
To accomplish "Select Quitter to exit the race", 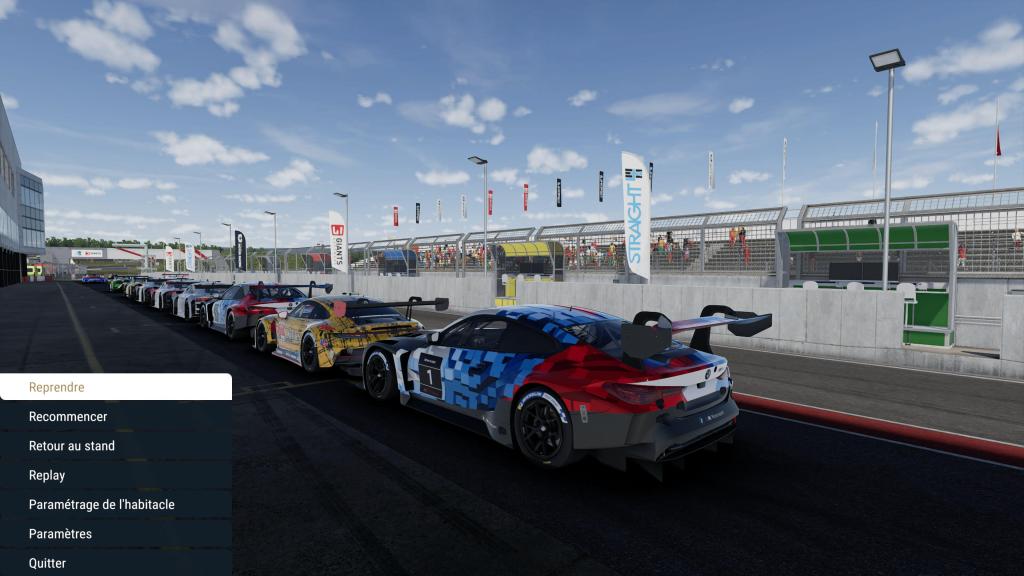I will click(115, 562).
